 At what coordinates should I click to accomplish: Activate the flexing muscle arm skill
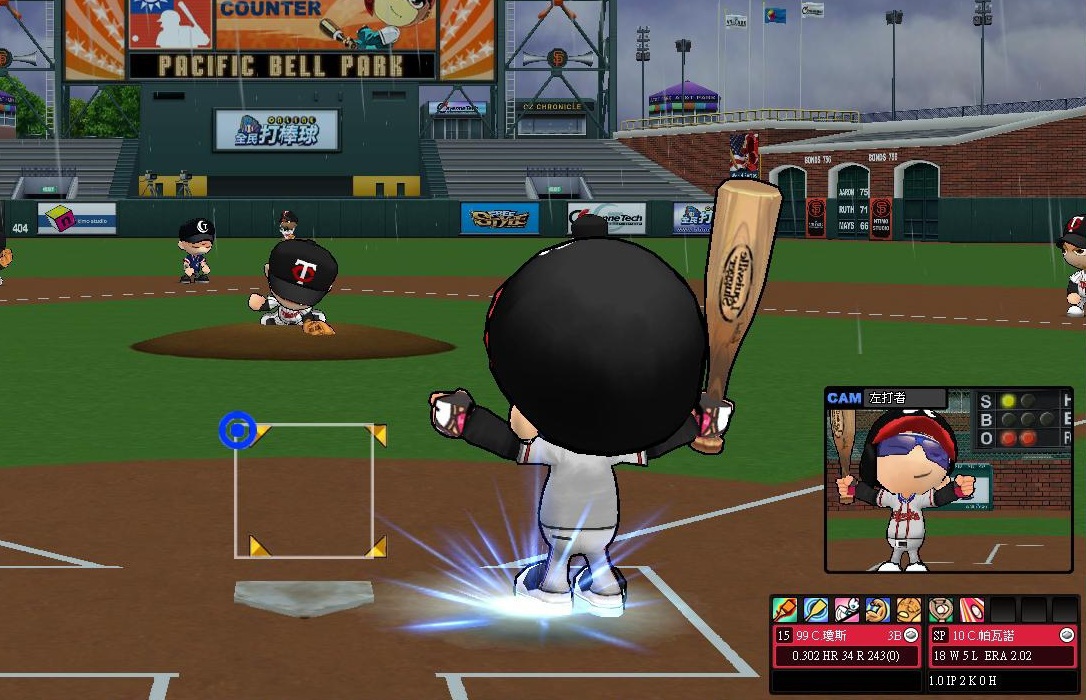(878, 609)
